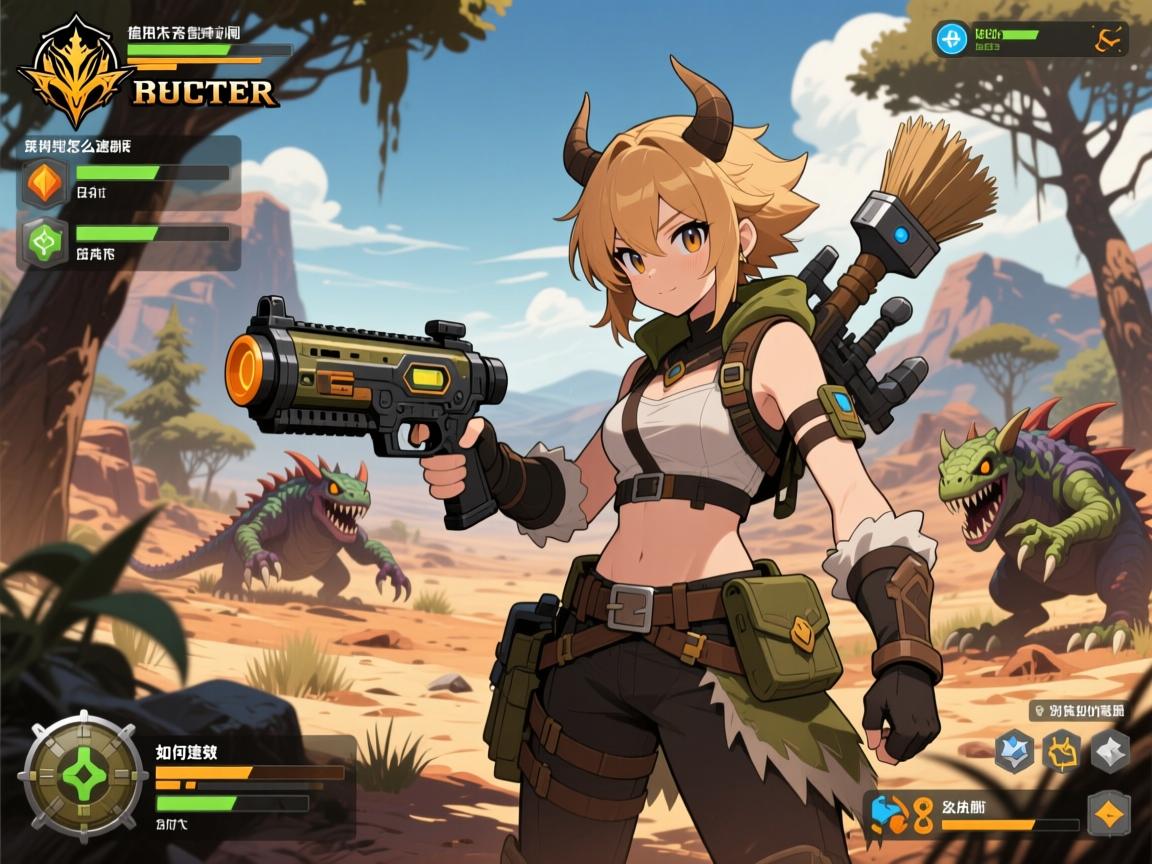Click the orange bow icon
The image size is (1152, 864).
click(1106, 39)
